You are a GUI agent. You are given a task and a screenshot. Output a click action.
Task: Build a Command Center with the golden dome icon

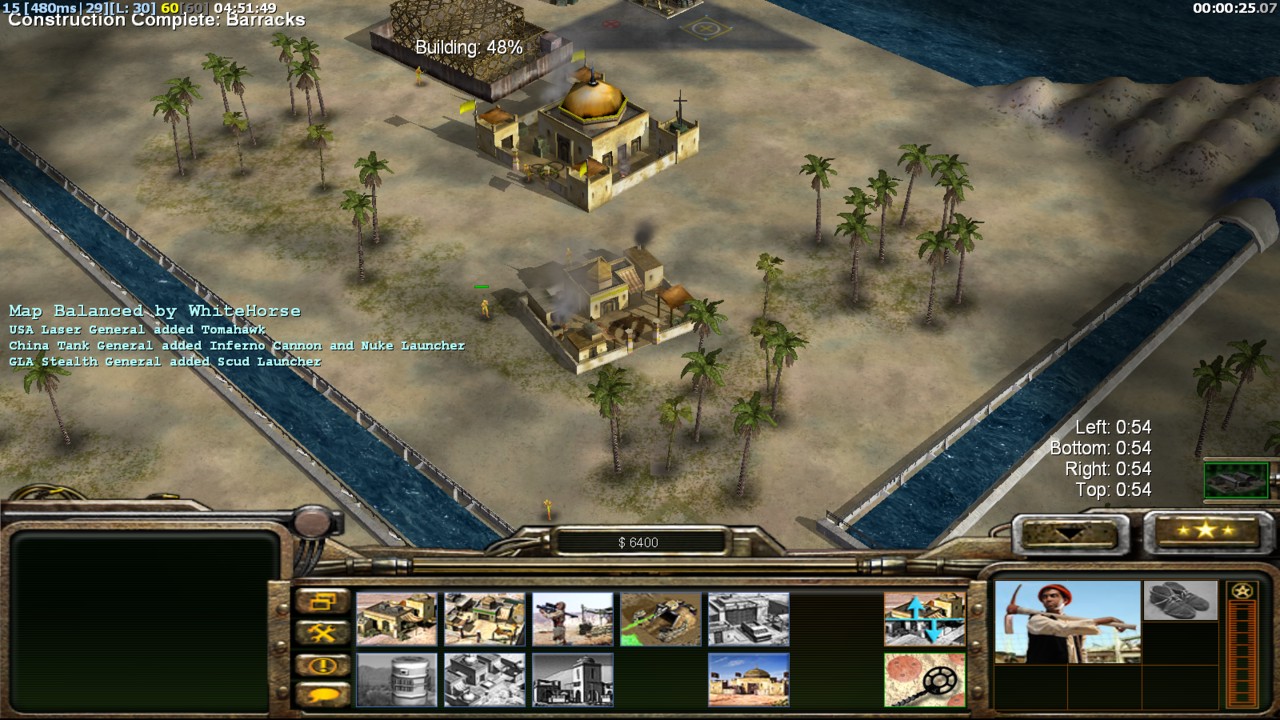click(x=748, y=679)
